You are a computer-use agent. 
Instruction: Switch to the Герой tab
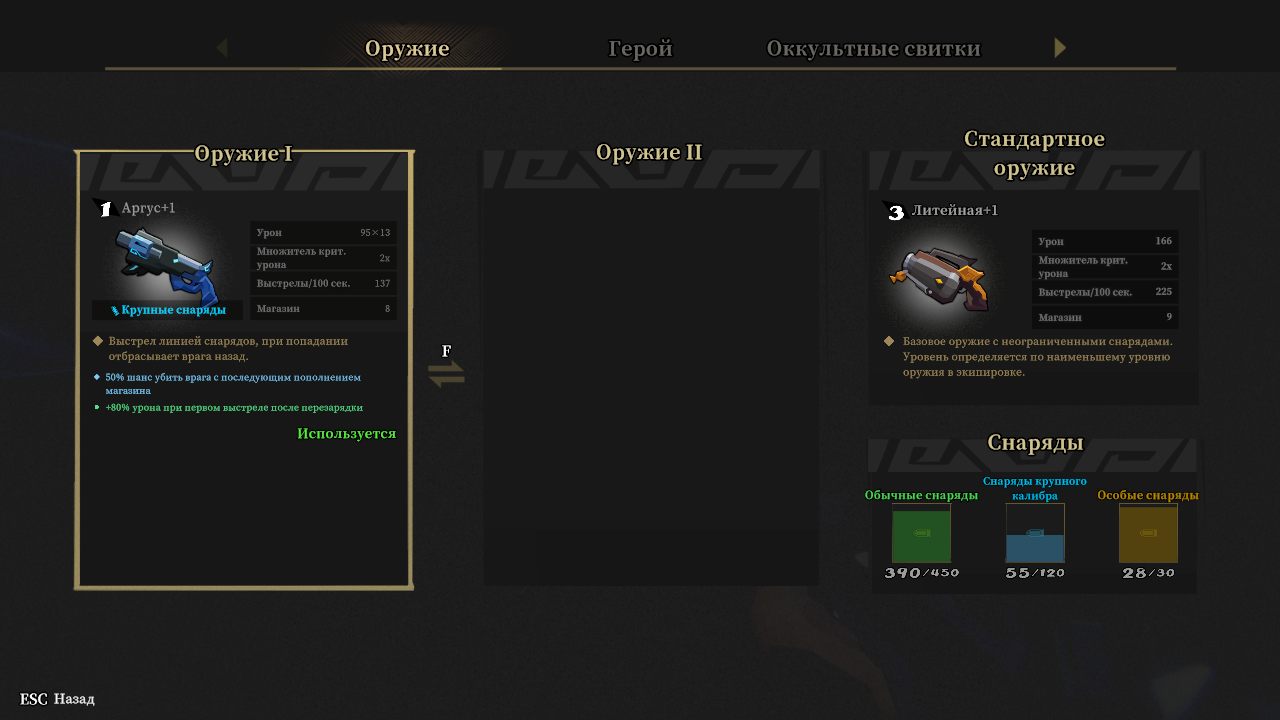(x=640, y=46)
